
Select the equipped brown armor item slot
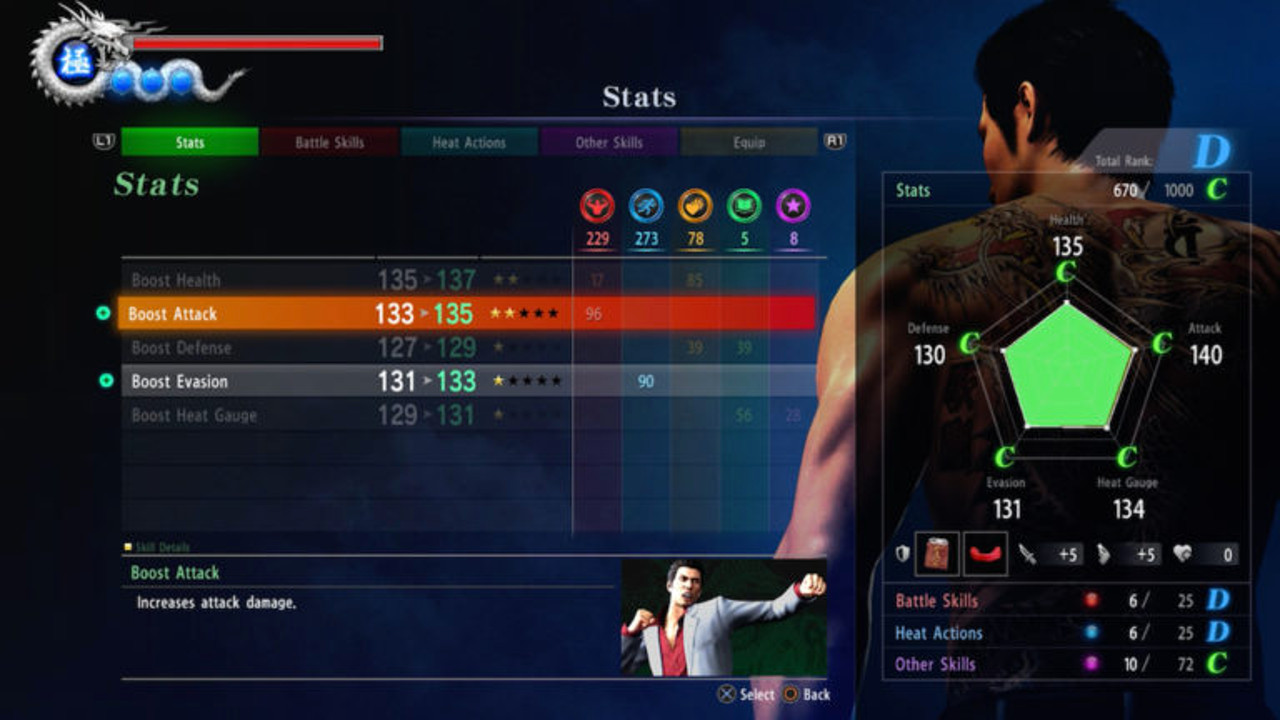point(937,554)
